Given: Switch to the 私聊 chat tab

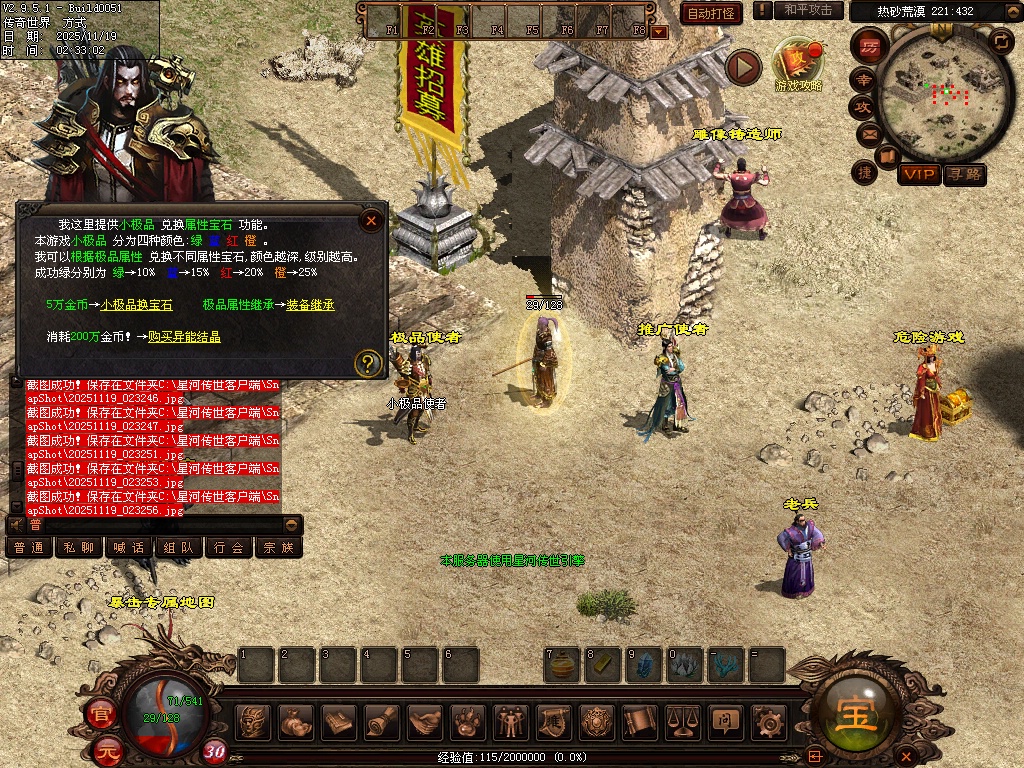Looking at the screenshot, I should [x=79, y=547].
